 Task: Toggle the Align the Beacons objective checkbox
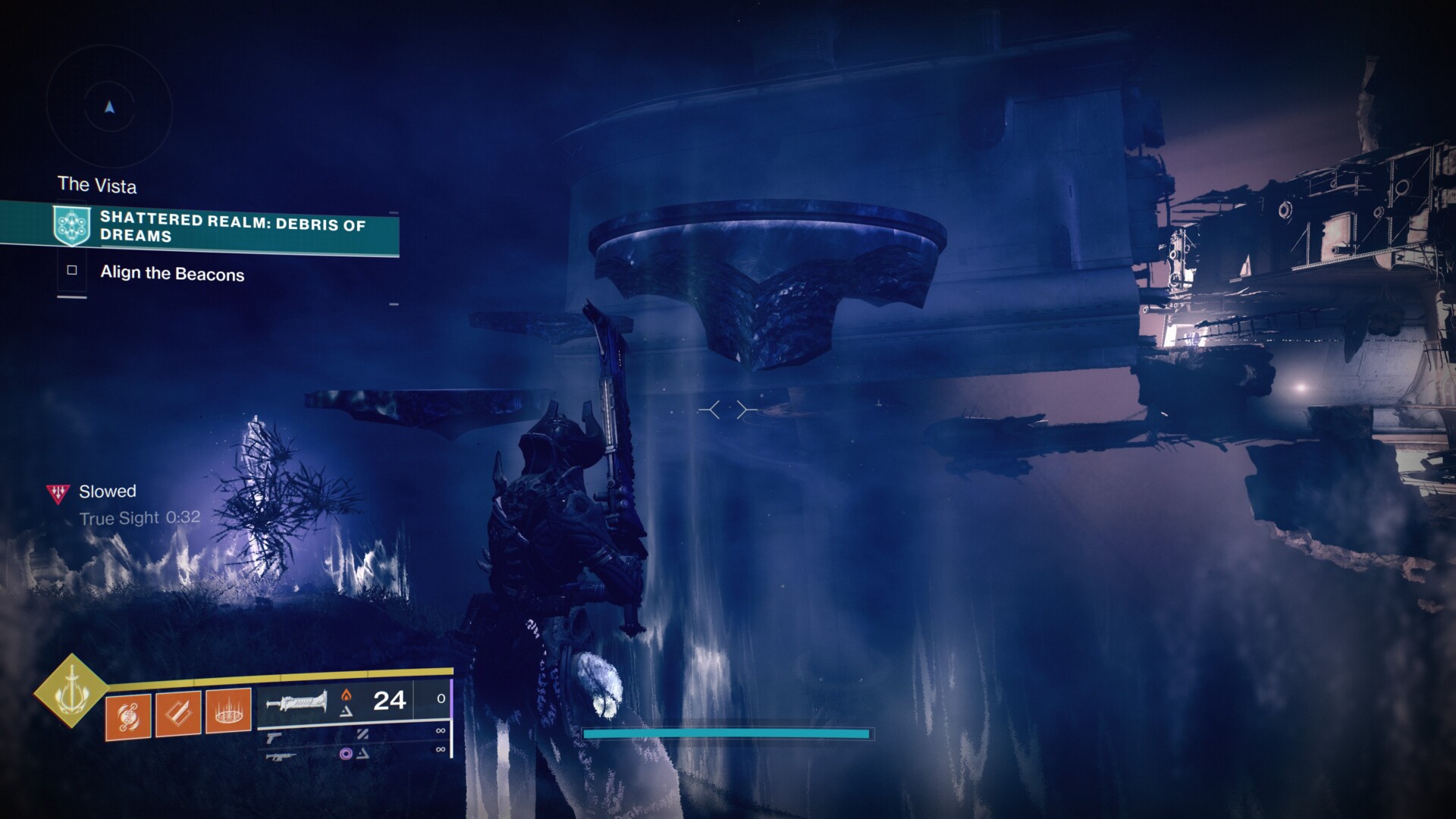[72, 271]
